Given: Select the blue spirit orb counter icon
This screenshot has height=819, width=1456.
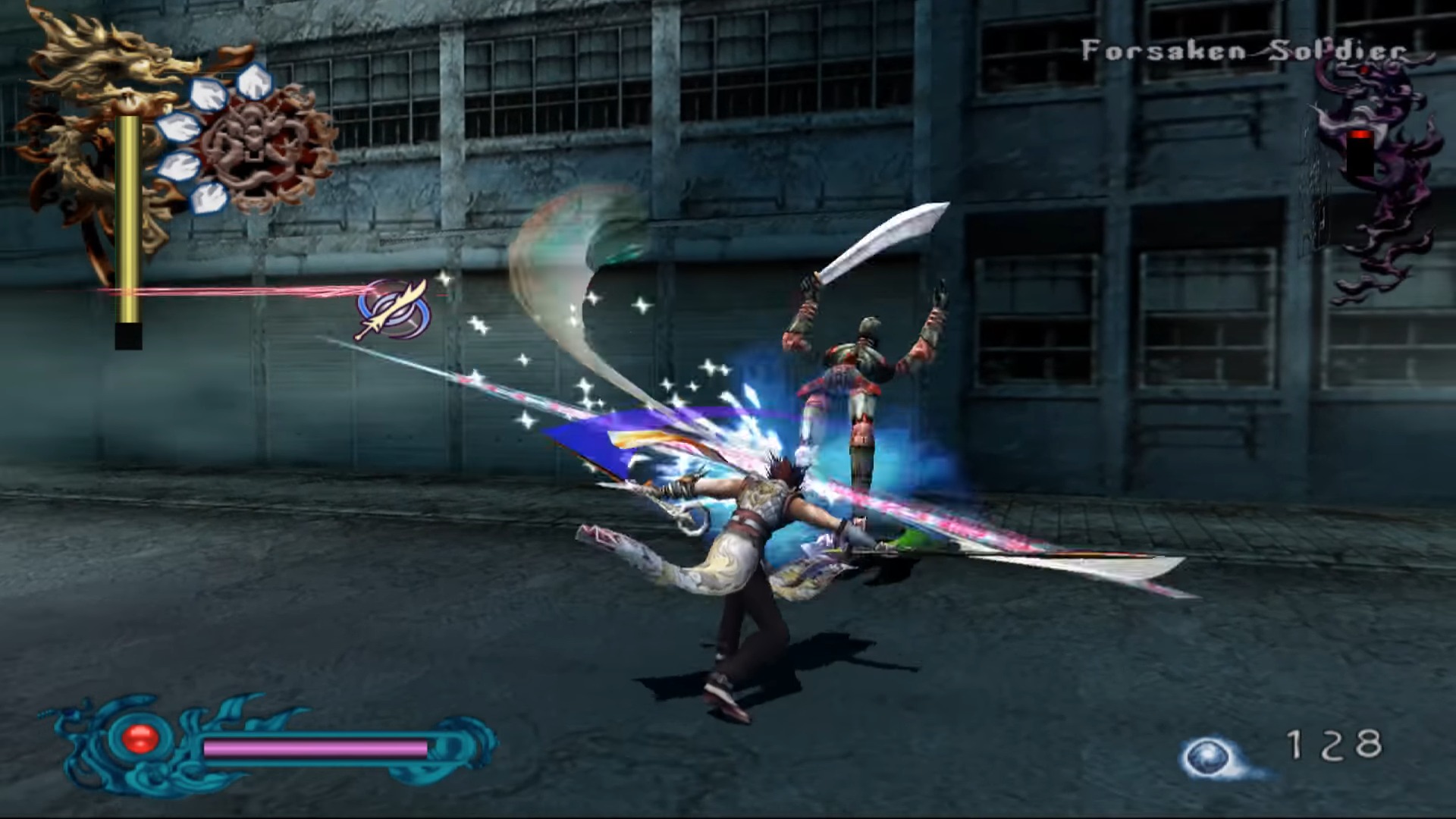Looking at the screenshot, I should 1208,756.
